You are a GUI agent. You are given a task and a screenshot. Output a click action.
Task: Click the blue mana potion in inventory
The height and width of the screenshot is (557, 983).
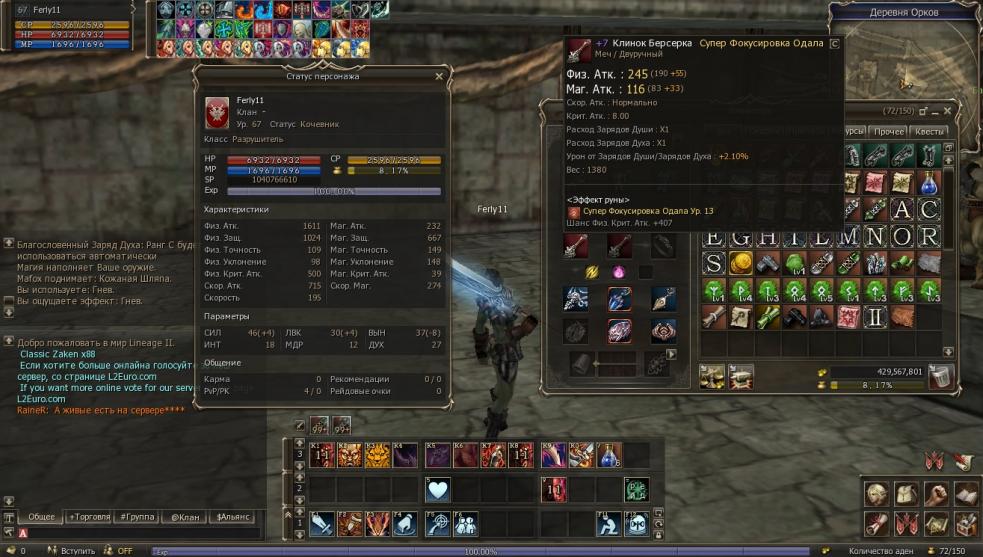(929, 183)
